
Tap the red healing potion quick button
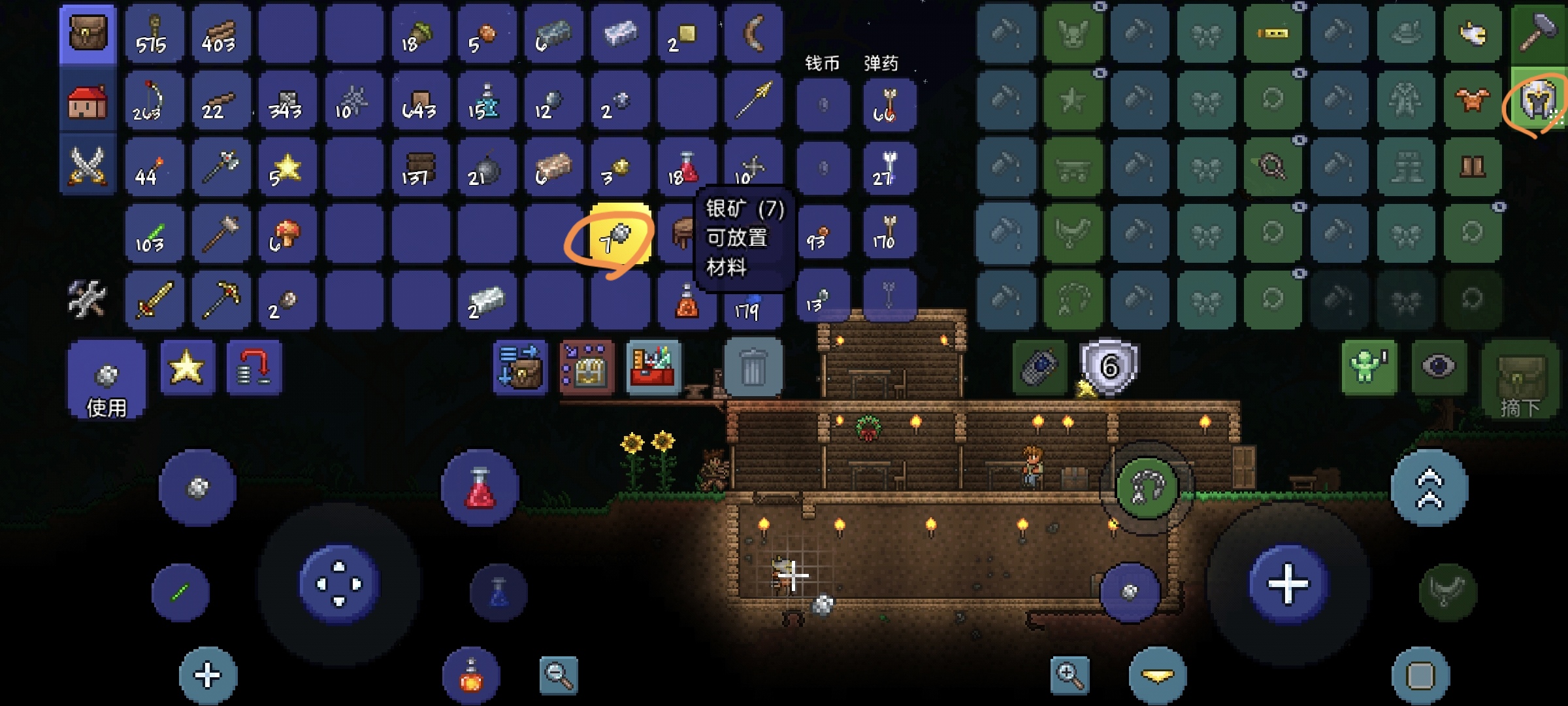coord(480,488)
